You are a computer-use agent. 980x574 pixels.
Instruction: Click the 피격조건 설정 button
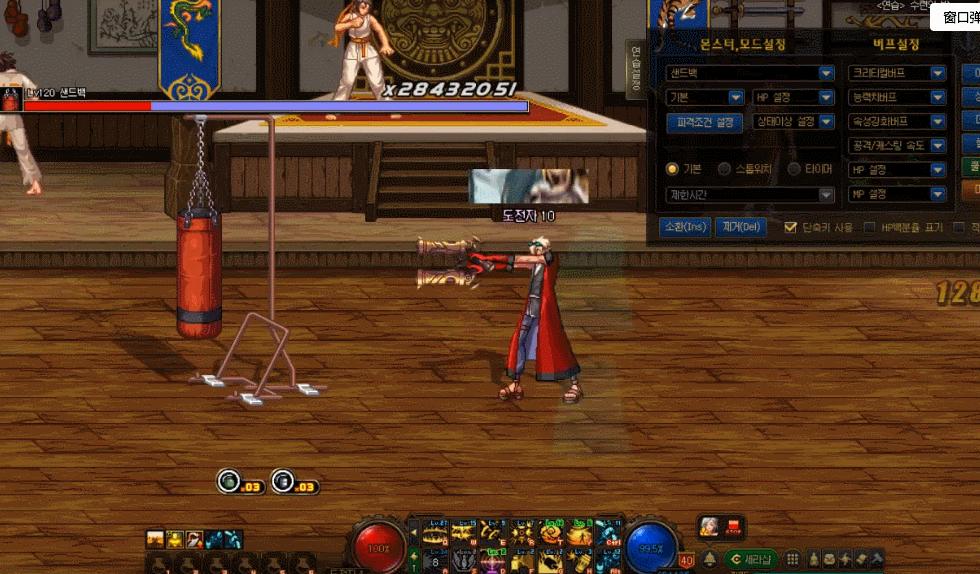(703, 122)
